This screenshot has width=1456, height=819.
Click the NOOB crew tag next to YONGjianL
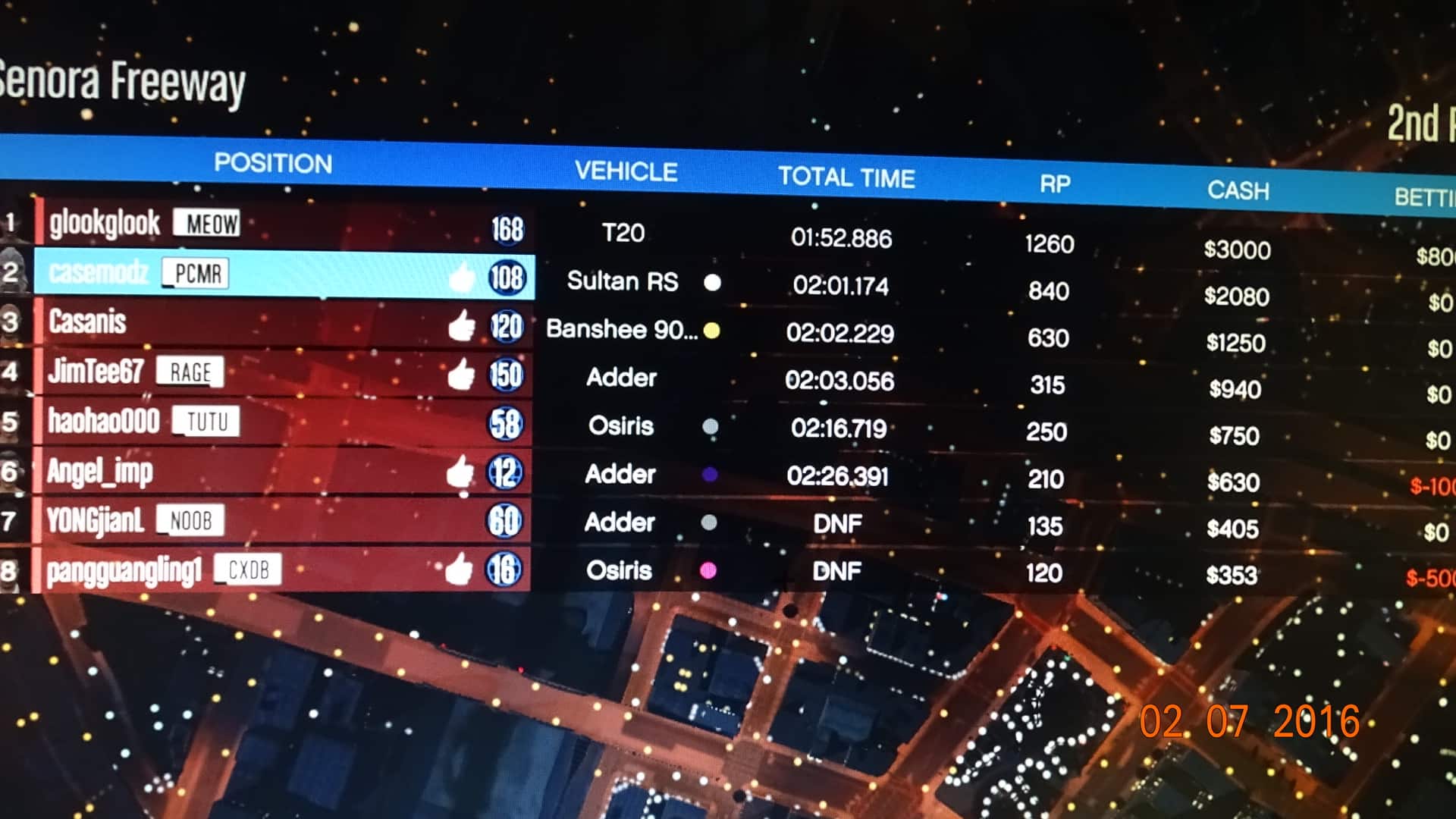tap(190, 520)
